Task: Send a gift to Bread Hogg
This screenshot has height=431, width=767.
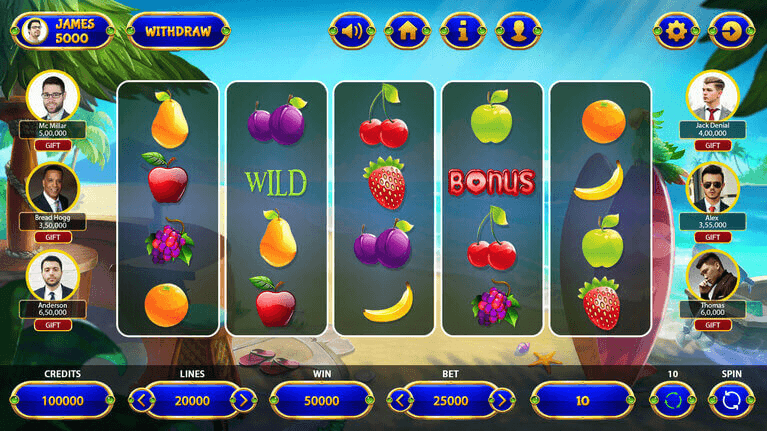Action: click(x=53, y=237)
